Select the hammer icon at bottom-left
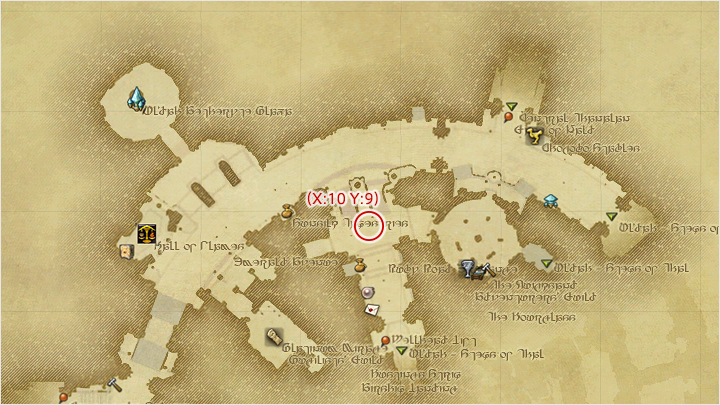Viewport: 720px width, 405px height. (114, 384)
